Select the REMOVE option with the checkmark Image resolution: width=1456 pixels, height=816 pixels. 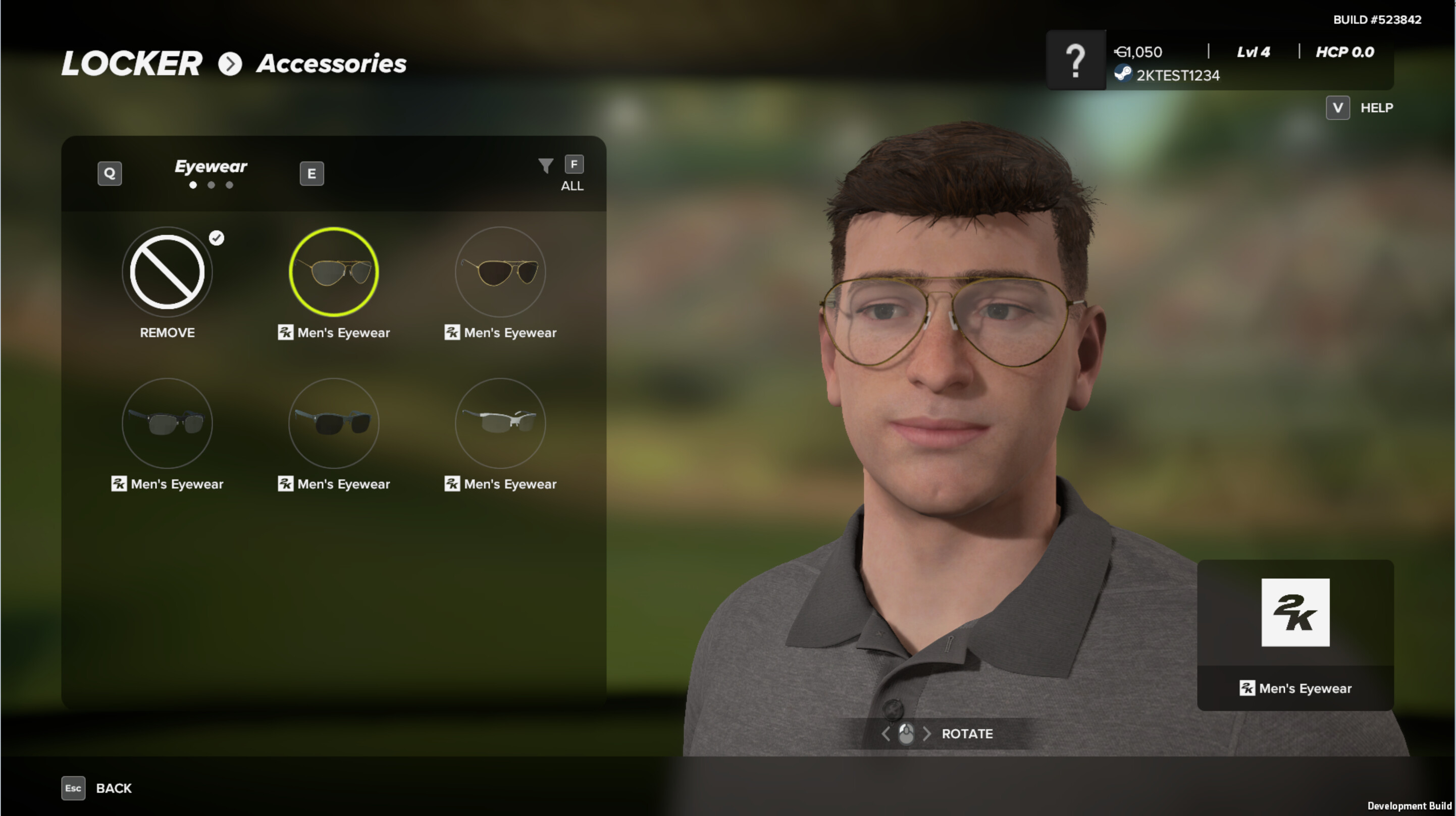pos(167,272)
